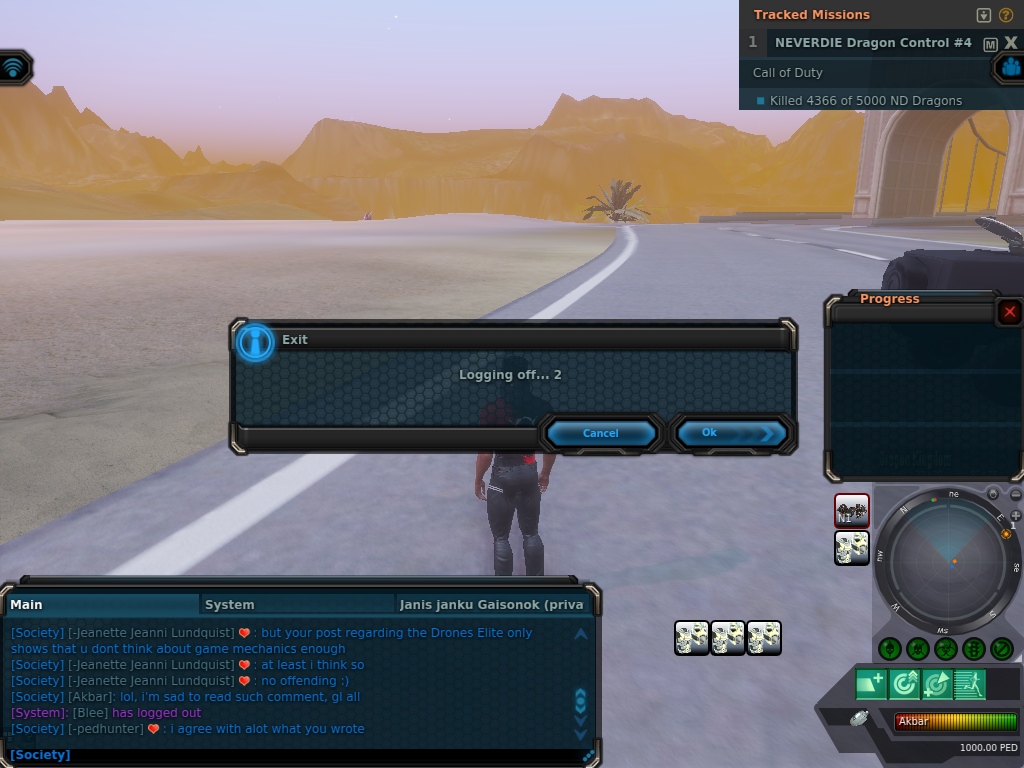Remove NEVERDIE Dragon Control #4 from tracked missions

click(x=1010, y=43)
